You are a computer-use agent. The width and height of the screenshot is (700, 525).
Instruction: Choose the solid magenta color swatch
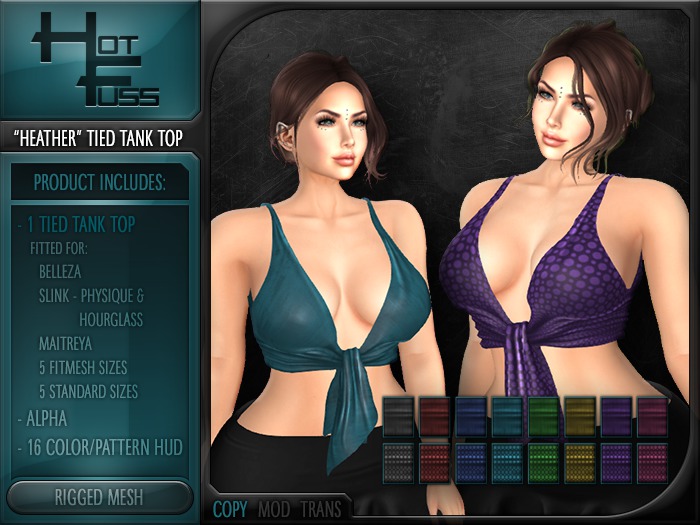(653, 415)
